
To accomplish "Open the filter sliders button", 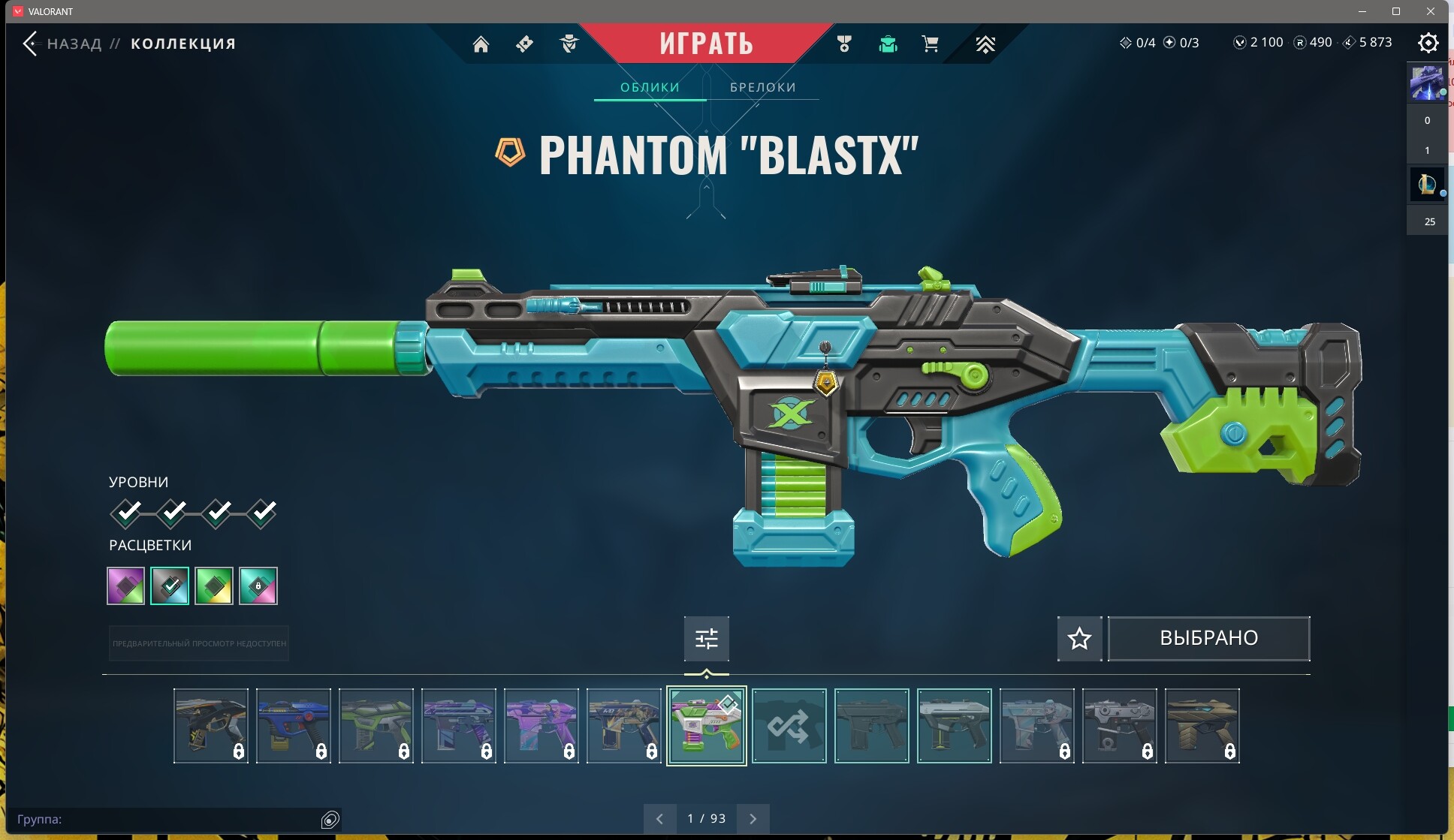I will pos(706,639).
